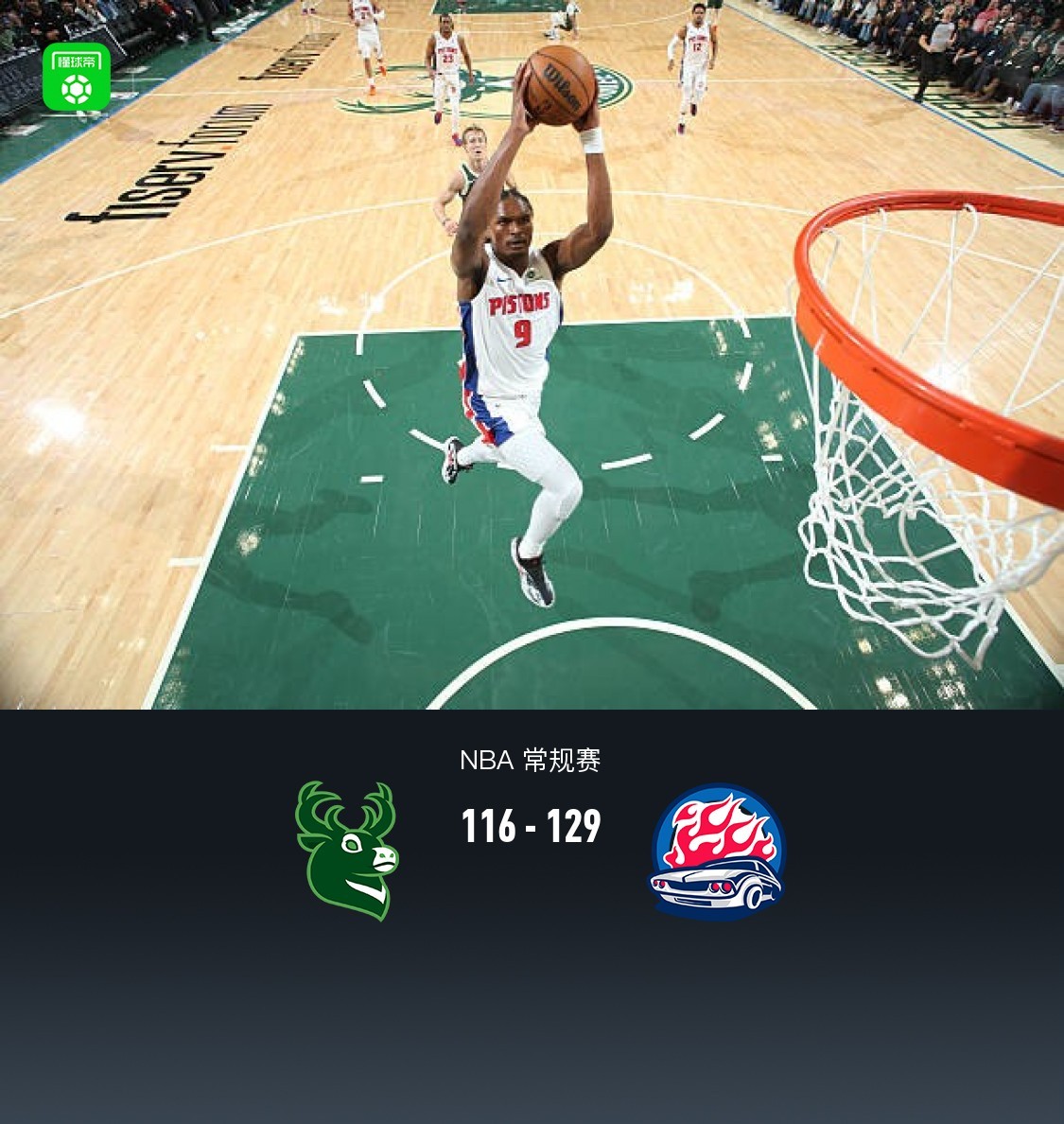Click the green 懂球帝 app logo
1064x1124 pixels.
tap(77, 78)
